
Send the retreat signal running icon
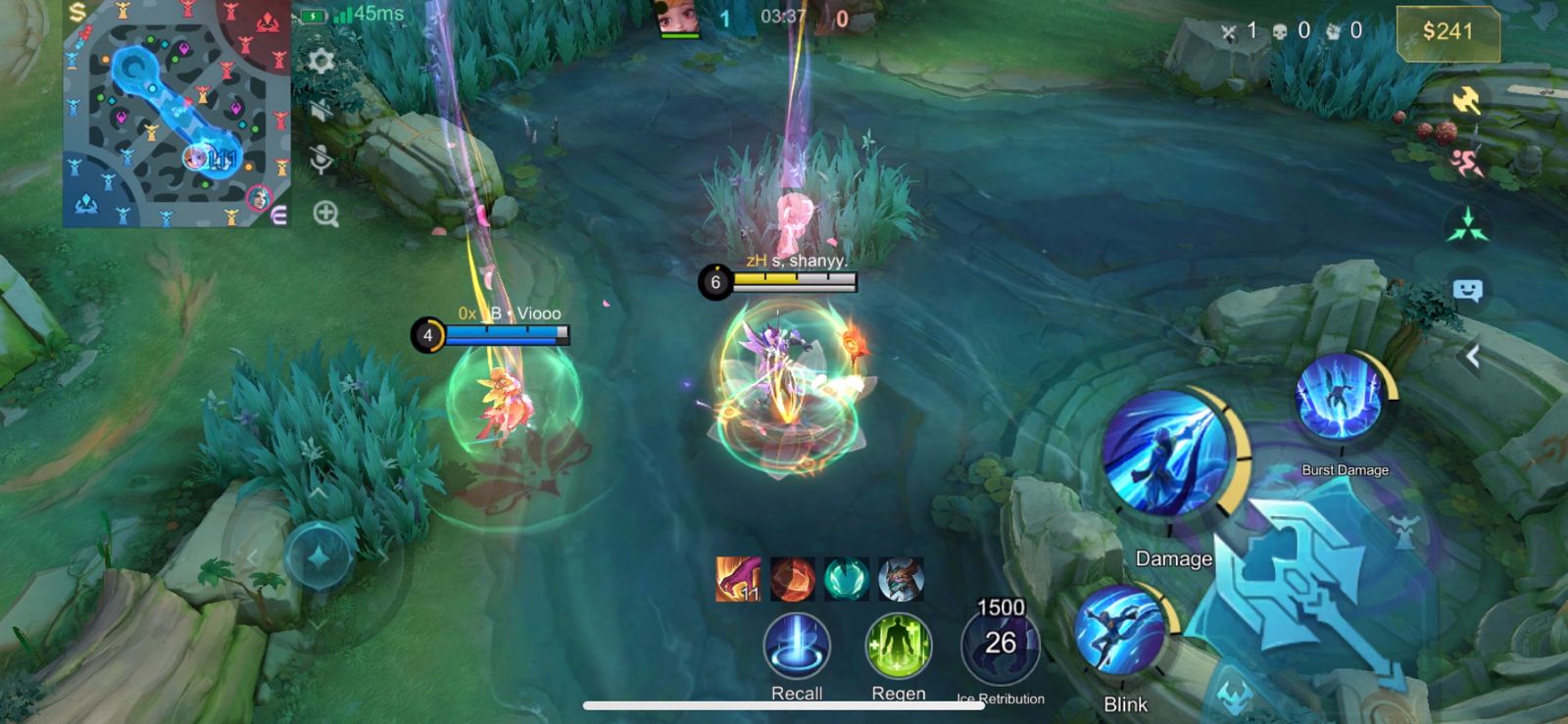tap(1466, 163)
